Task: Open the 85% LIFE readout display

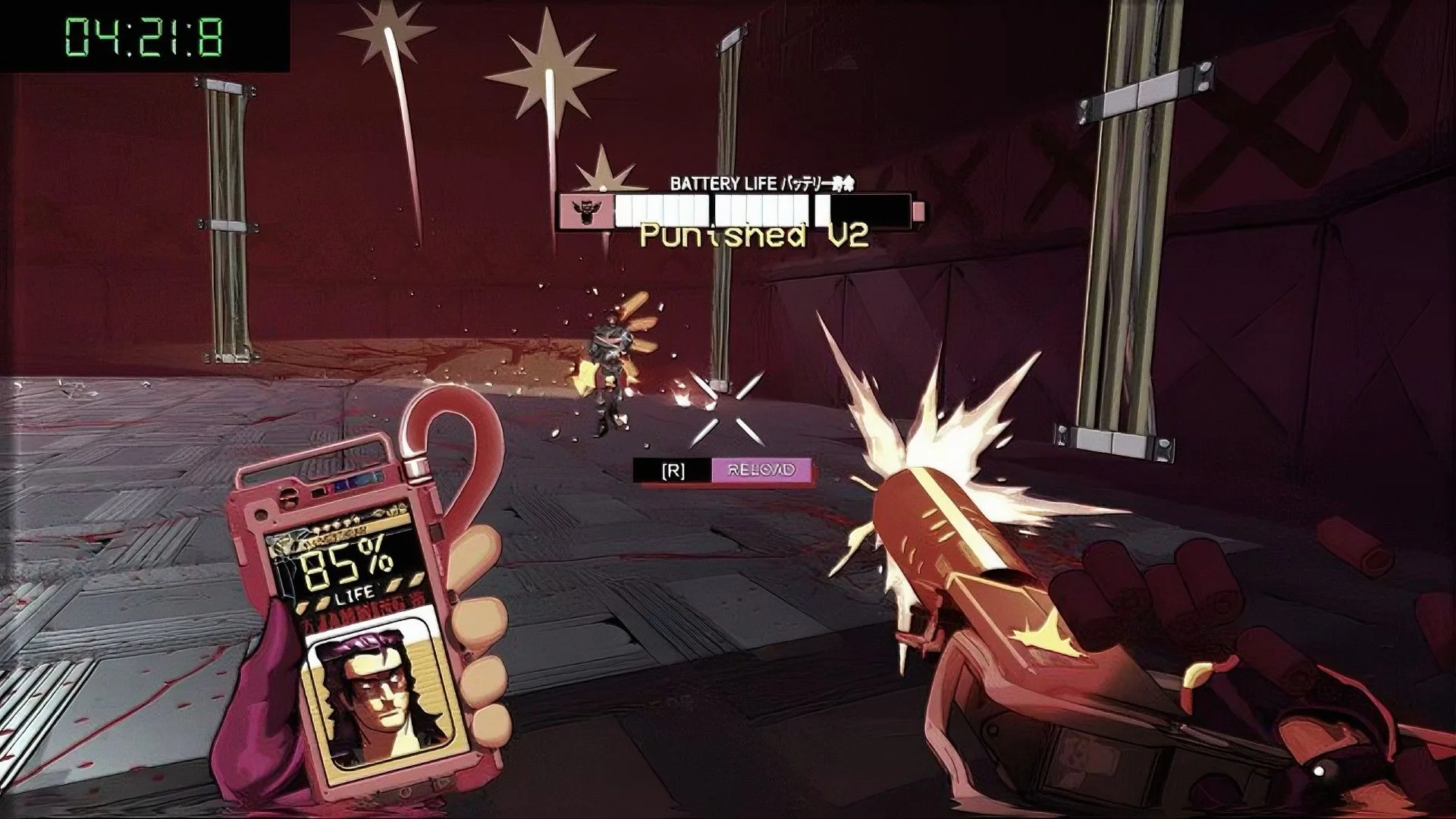Action: coord(345,565)
